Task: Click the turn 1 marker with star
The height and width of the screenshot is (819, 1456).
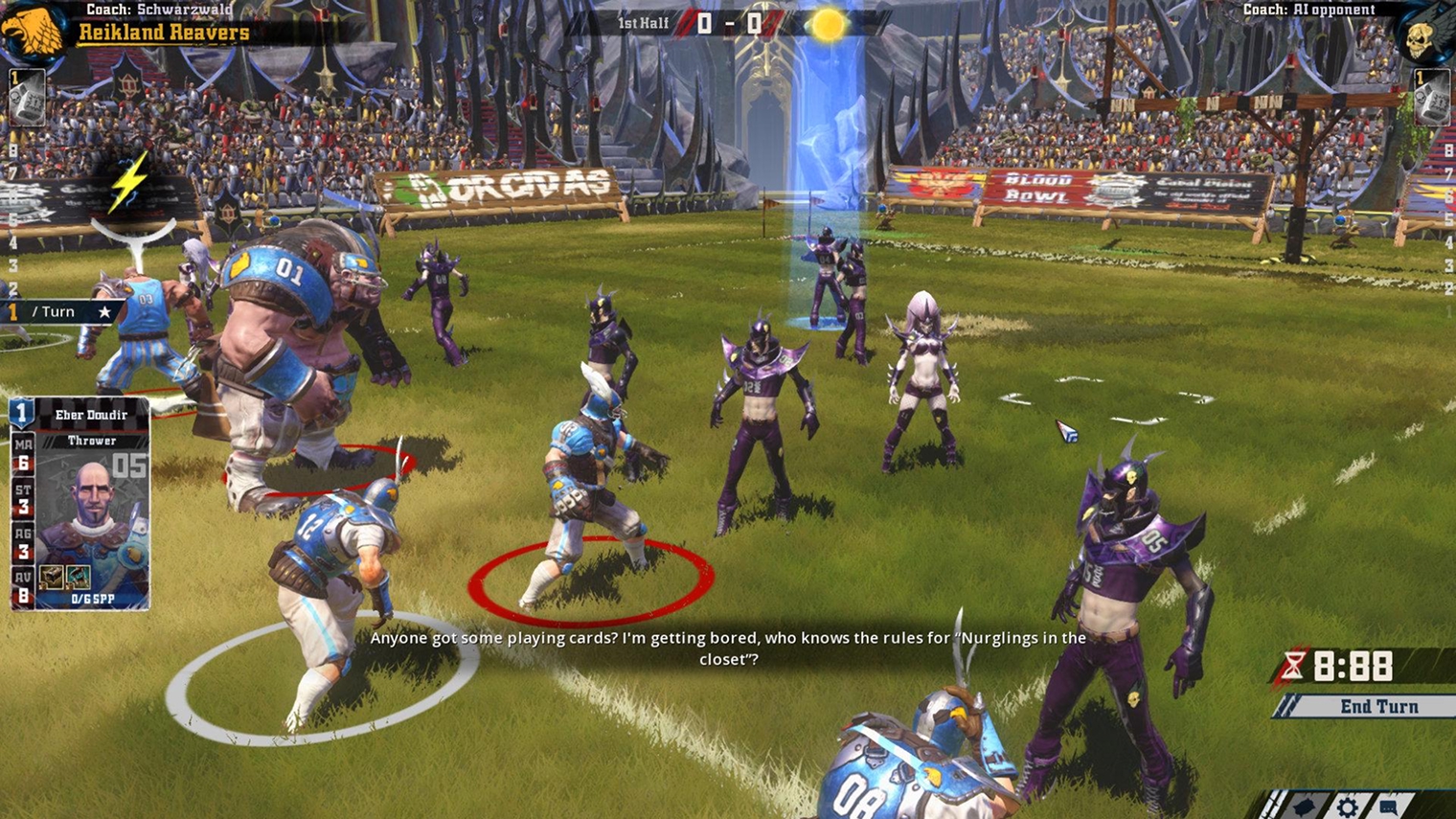Action: (x=57, y=311)
